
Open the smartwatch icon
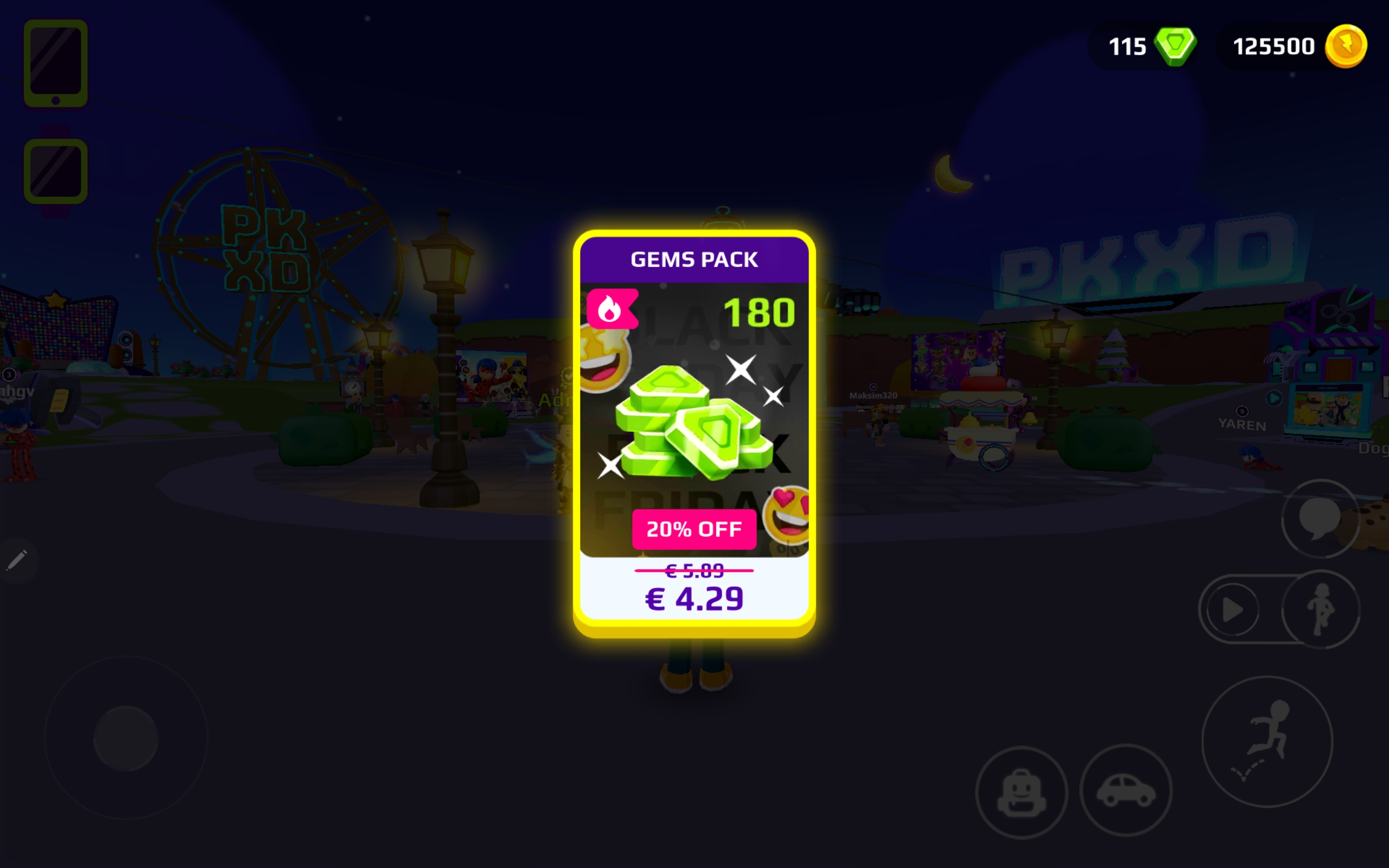point(56,171)
